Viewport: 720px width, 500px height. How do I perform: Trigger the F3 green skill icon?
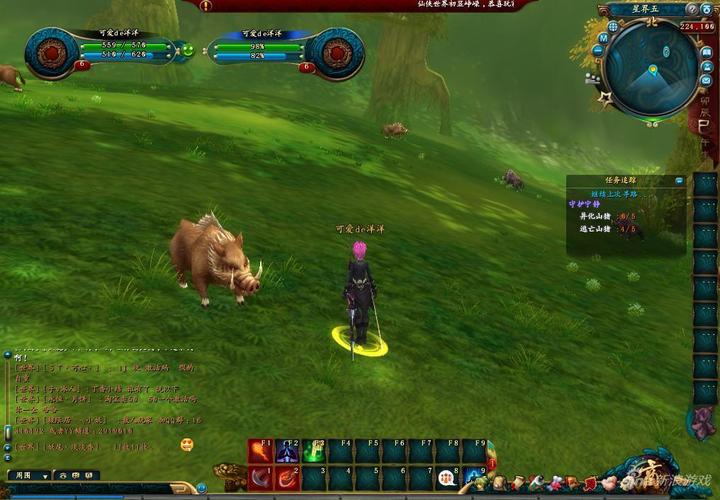click(x=314, y=452)
